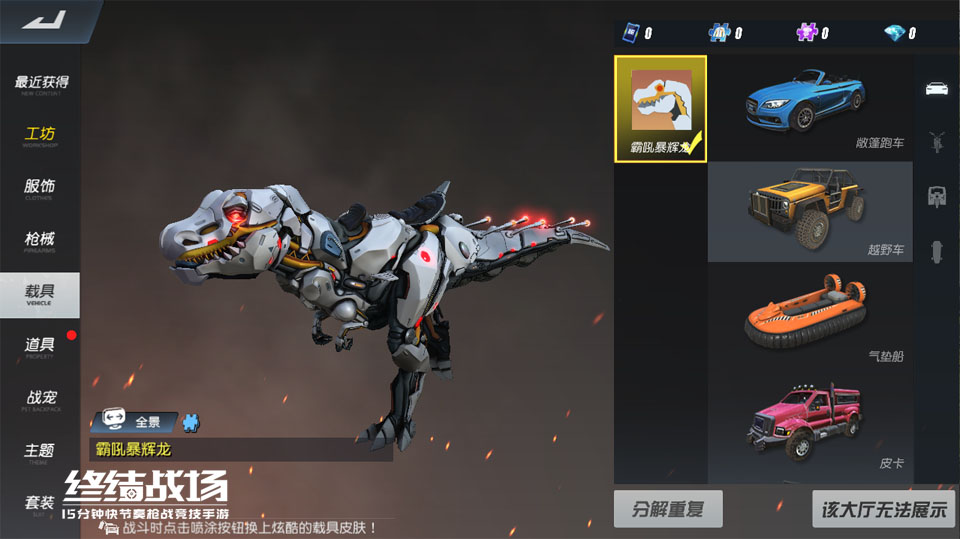960x539 pixels.
Task: Filter vehicles by the motorcycle icon
Action: point(937,141)
